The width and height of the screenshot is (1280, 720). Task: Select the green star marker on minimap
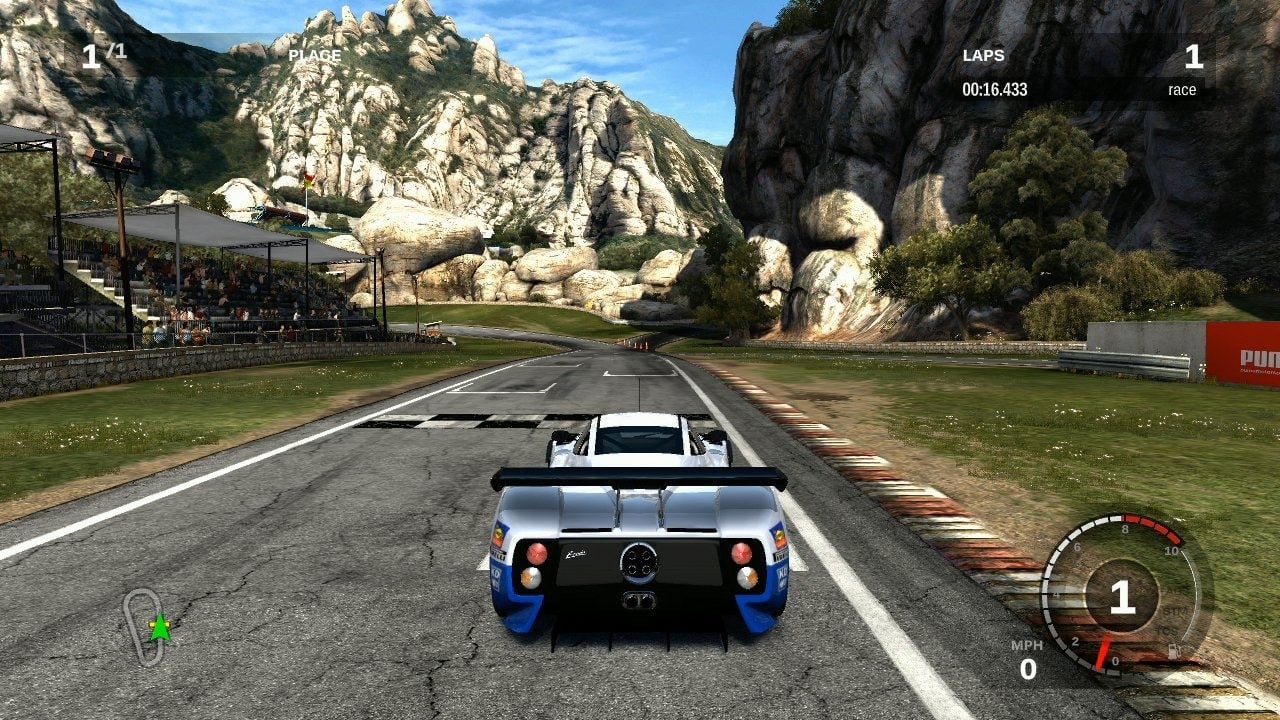(x=159, y=628)
